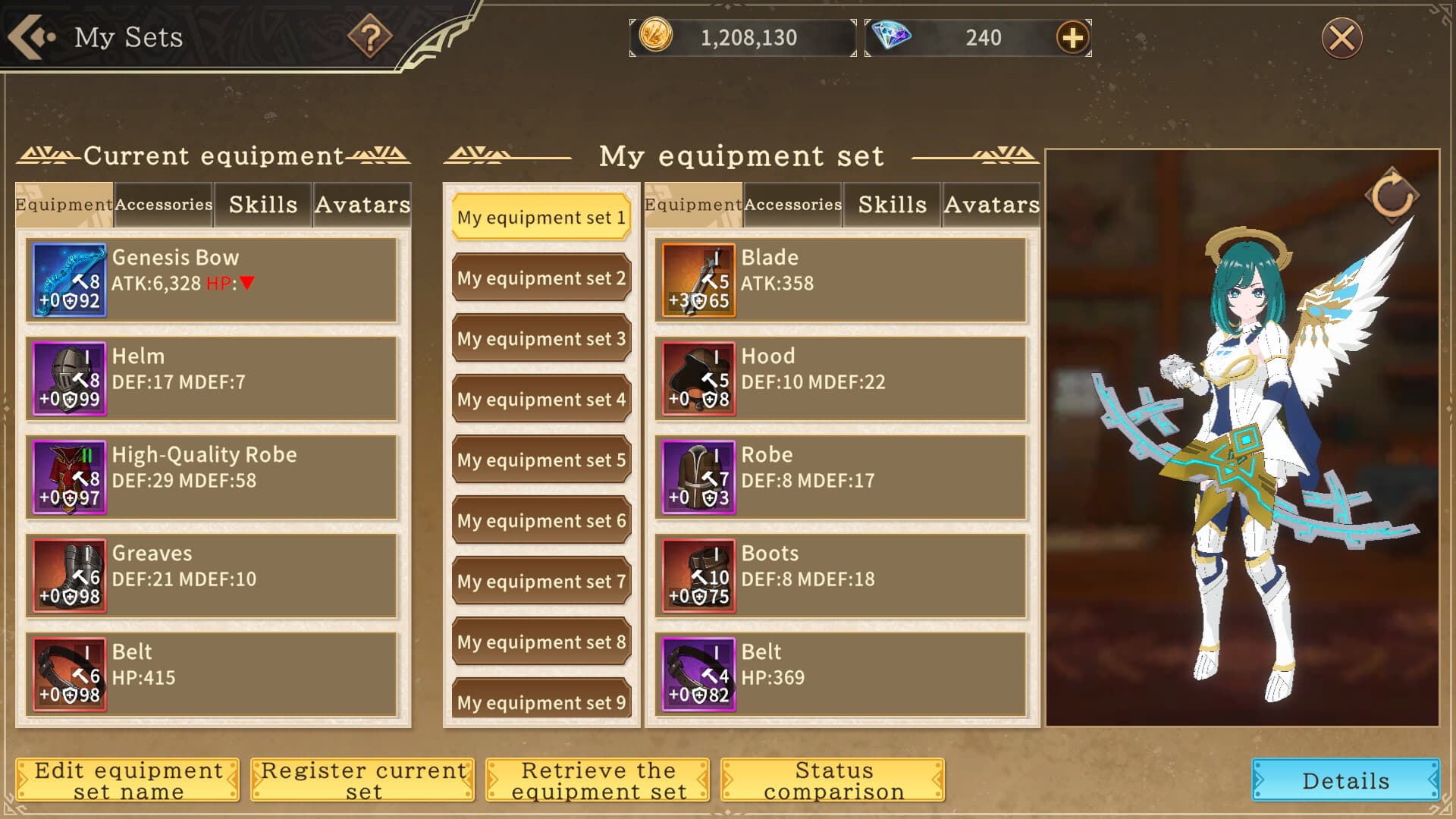The height and width of the screenshot is (819, 1456).
Task: Click the back arrow icon
Action: 32,36
